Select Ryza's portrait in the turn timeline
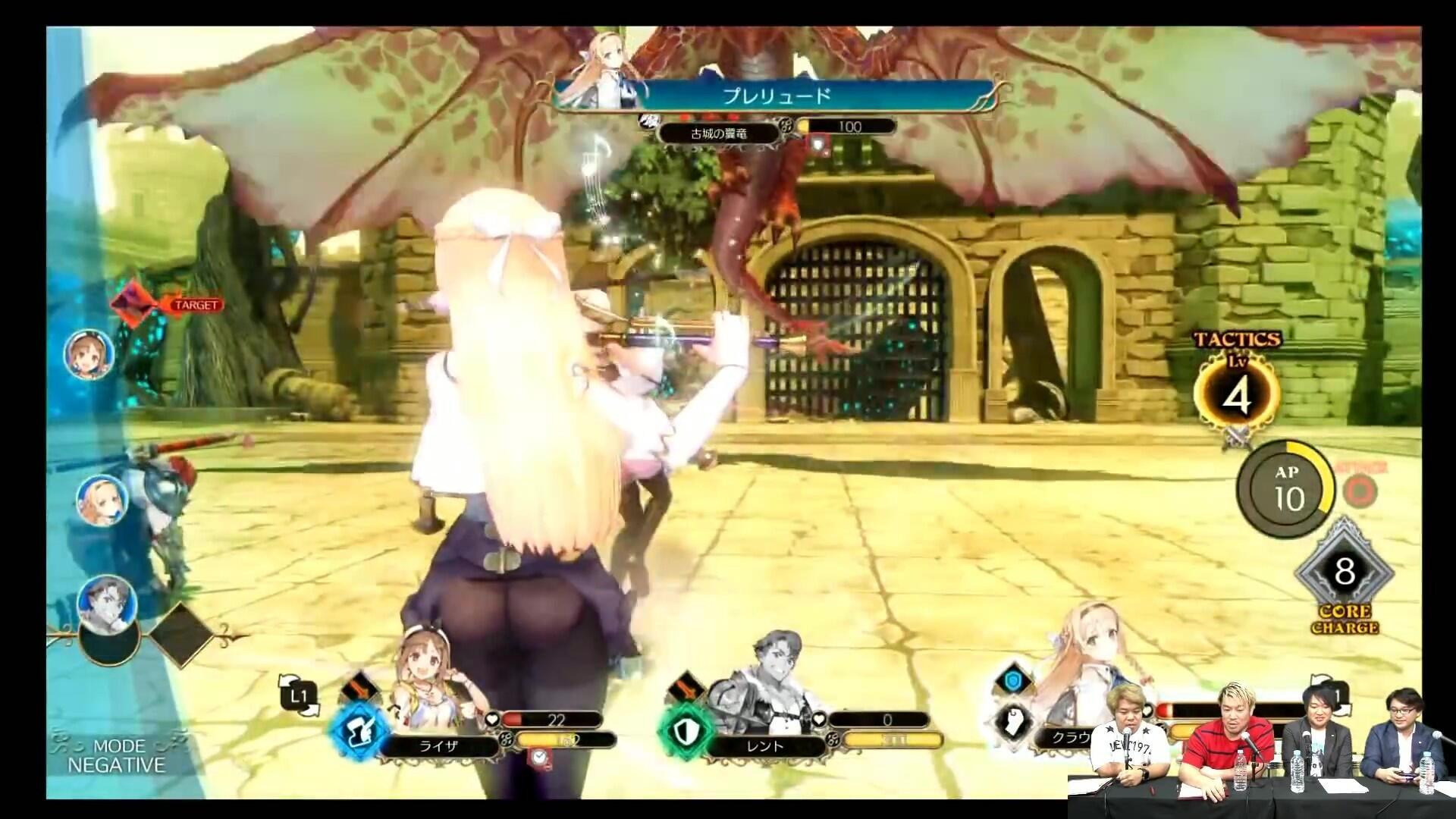 click(89, 353)
